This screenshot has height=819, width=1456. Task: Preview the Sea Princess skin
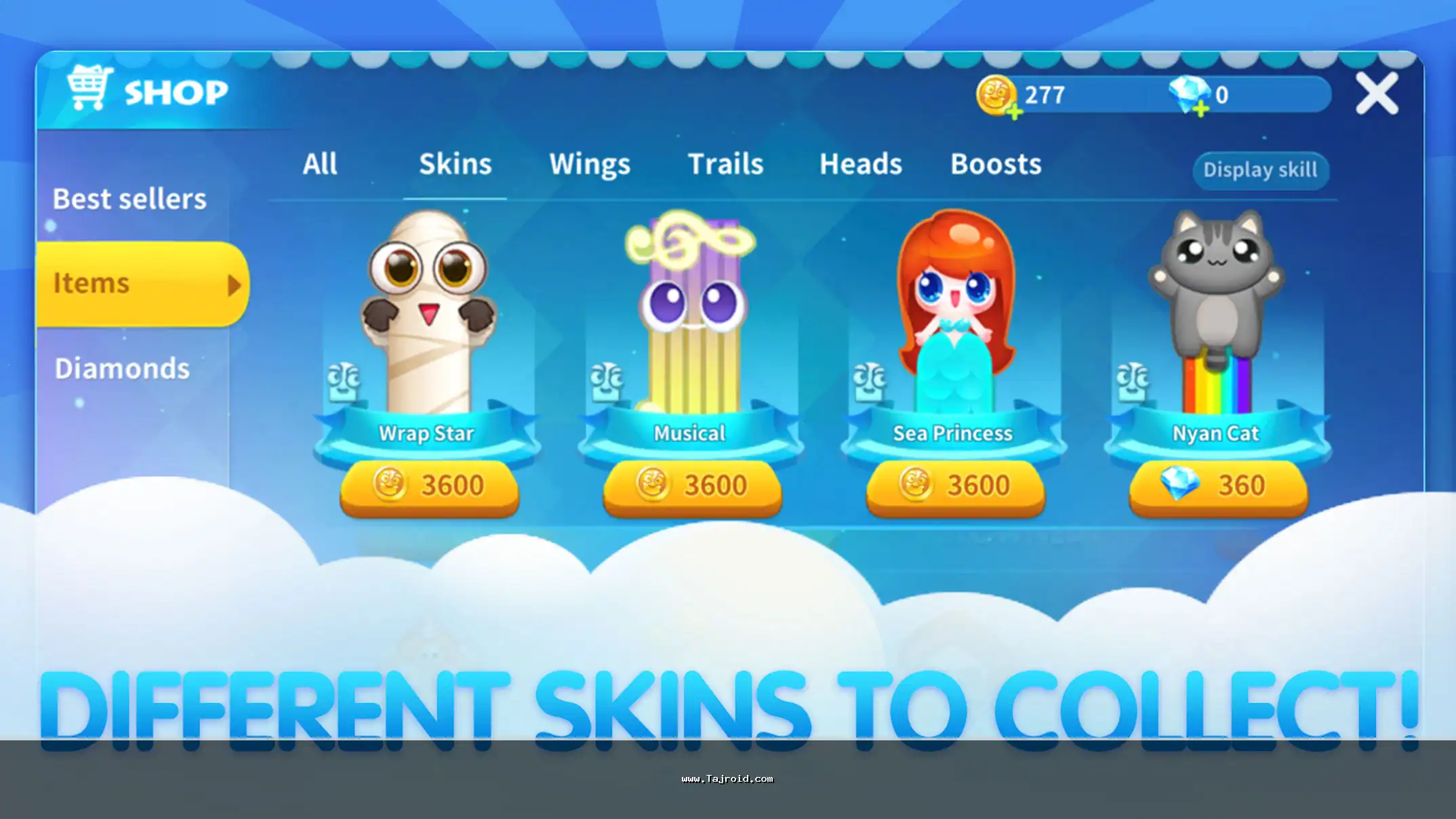[x=954, y=312]
